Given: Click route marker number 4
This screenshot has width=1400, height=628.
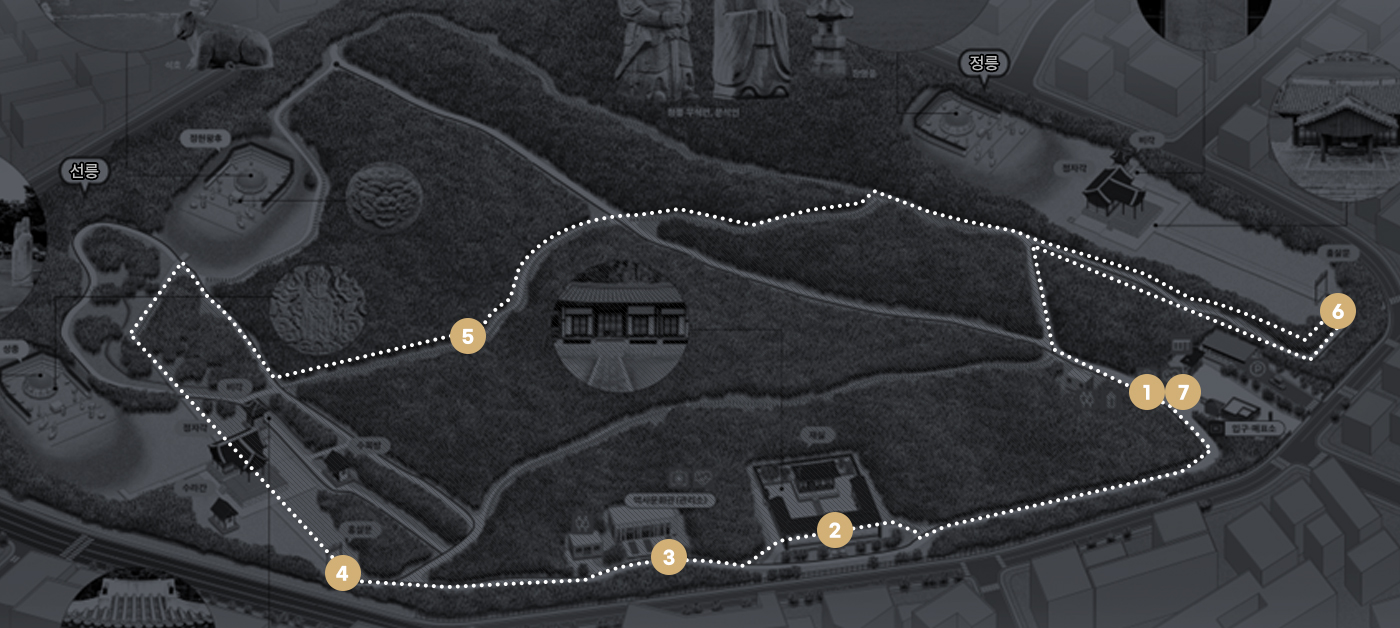Looking at the screenshot, I should (342, 573).
